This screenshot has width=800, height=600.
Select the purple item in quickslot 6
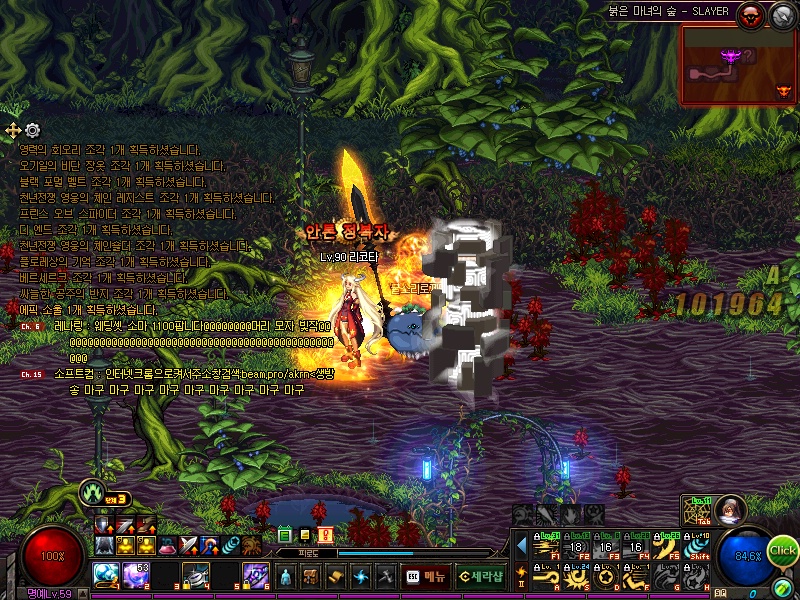pos(255,575)
